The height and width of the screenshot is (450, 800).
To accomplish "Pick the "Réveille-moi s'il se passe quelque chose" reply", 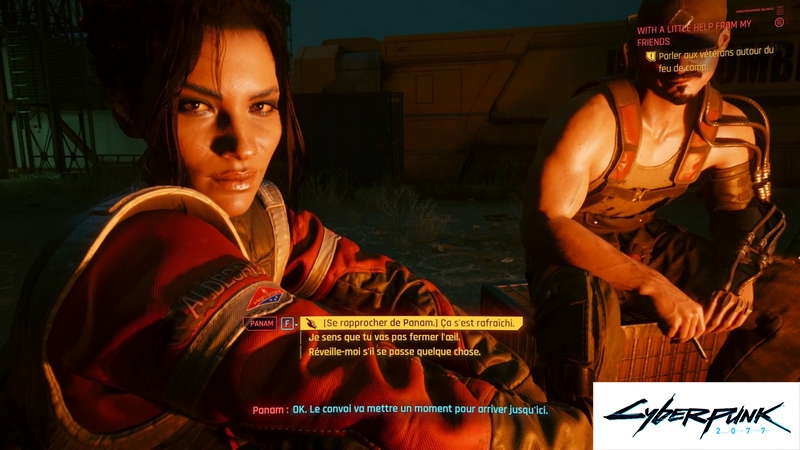I will click(x=394, y=352).
